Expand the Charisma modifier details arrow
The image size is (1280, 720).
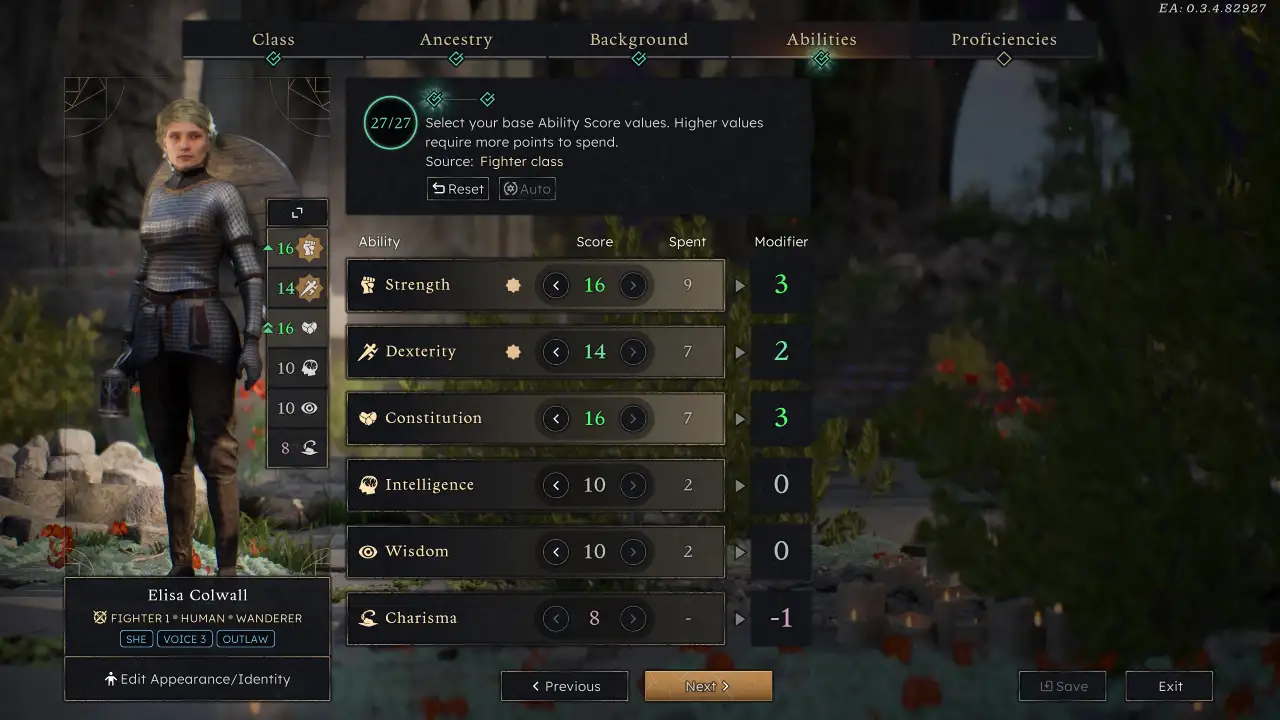click(740, 618)
